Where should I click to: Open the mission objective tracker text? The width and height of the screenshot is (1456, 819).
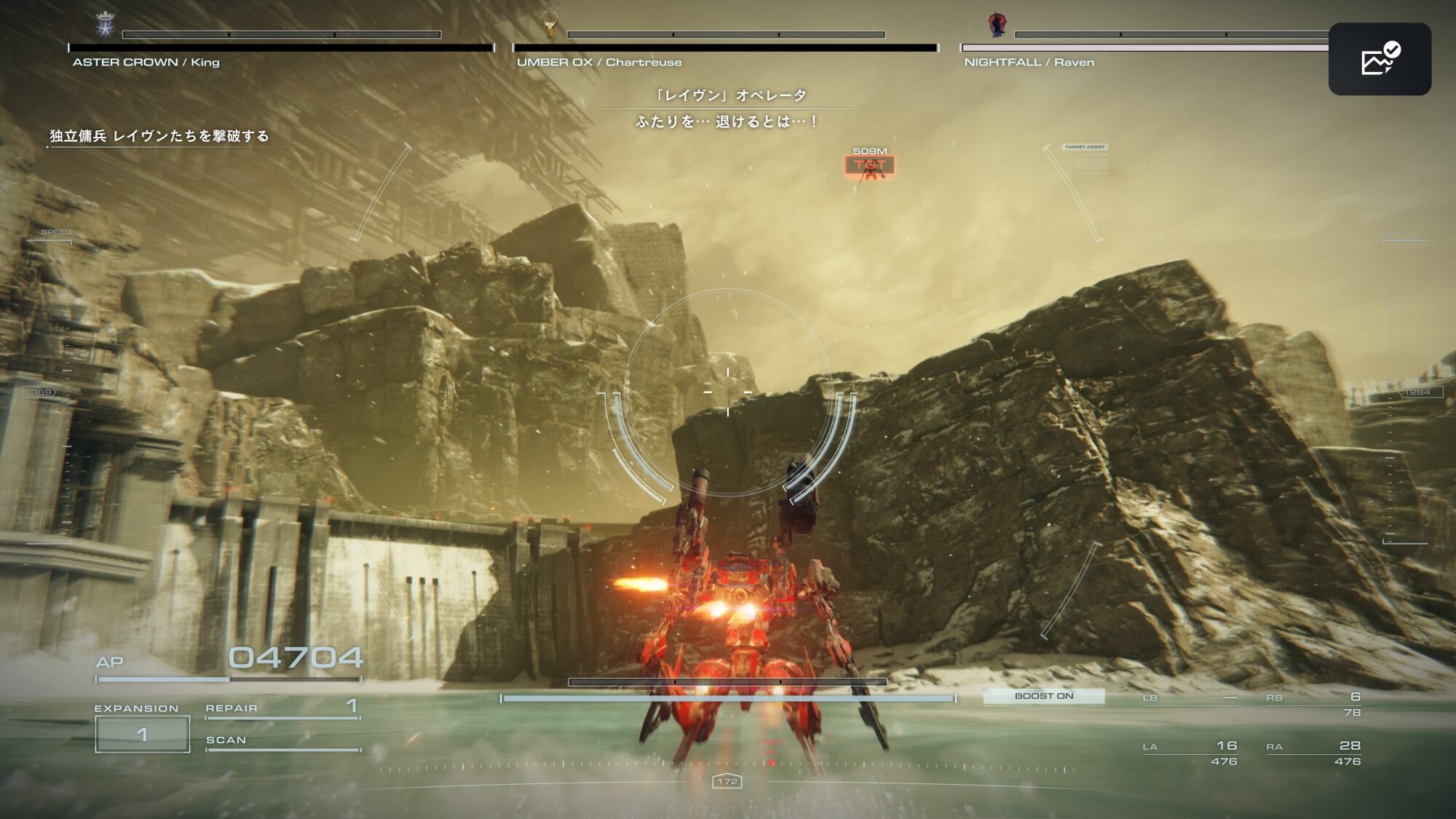(x=159, y=136)
